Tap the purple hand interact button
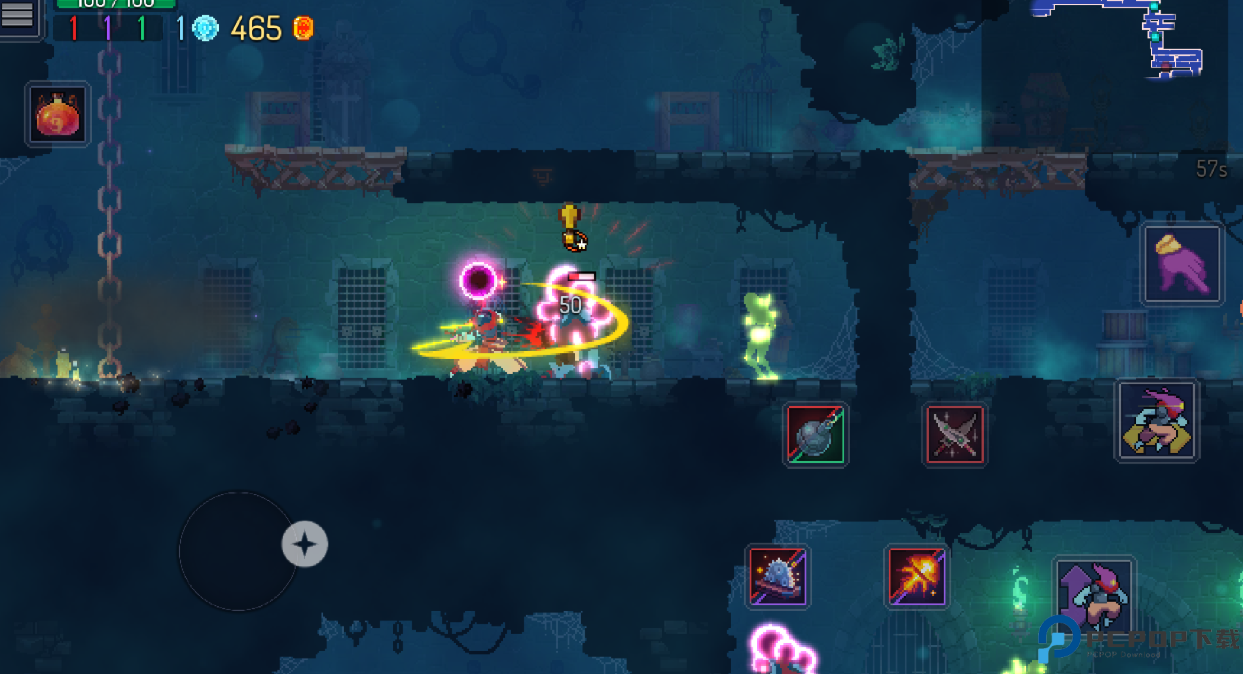 coord(1183,265)
